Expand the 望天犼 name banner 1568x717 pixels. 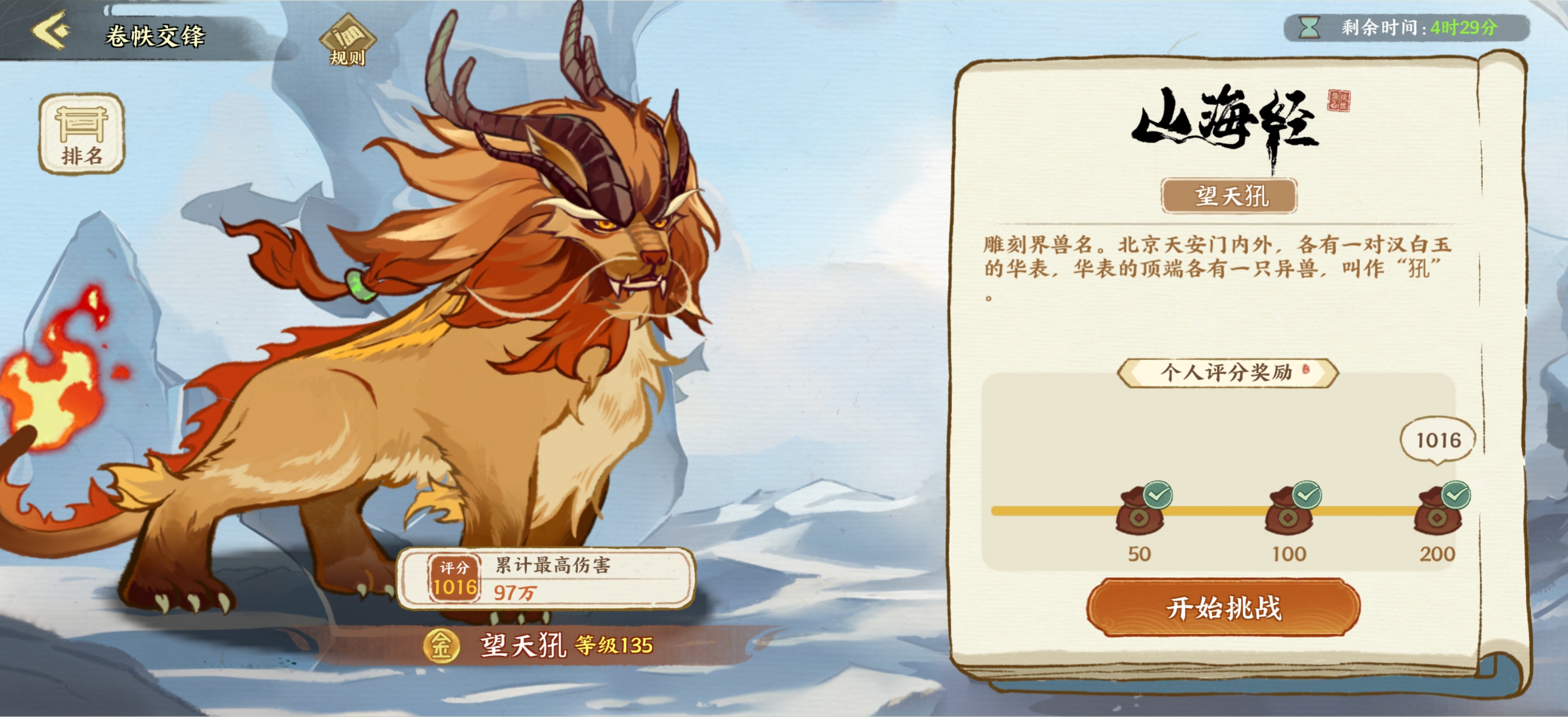tap(1234, 195)
